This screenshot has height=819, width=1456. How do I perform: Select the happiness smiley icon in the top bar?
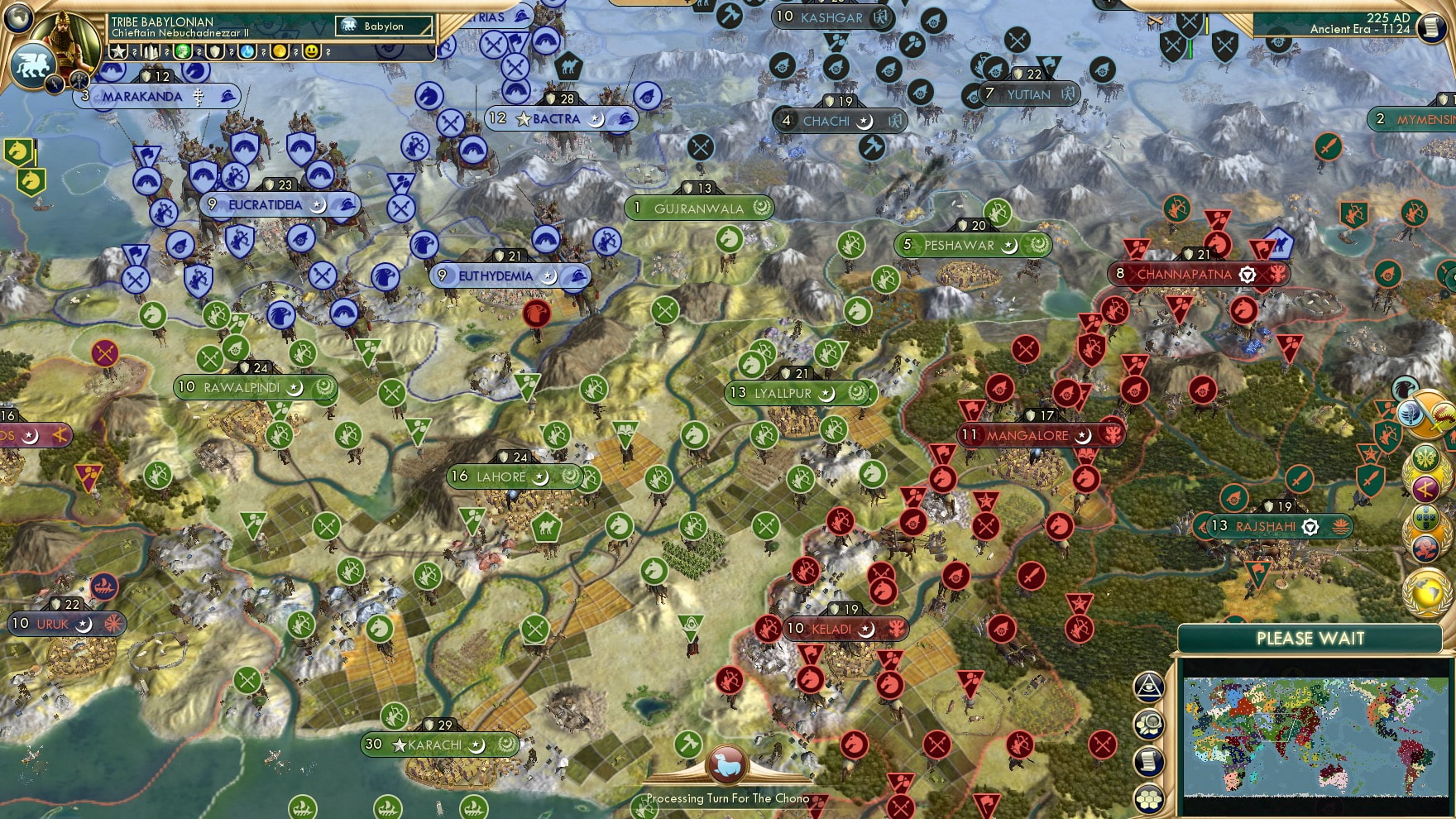(x=313, y=51)
